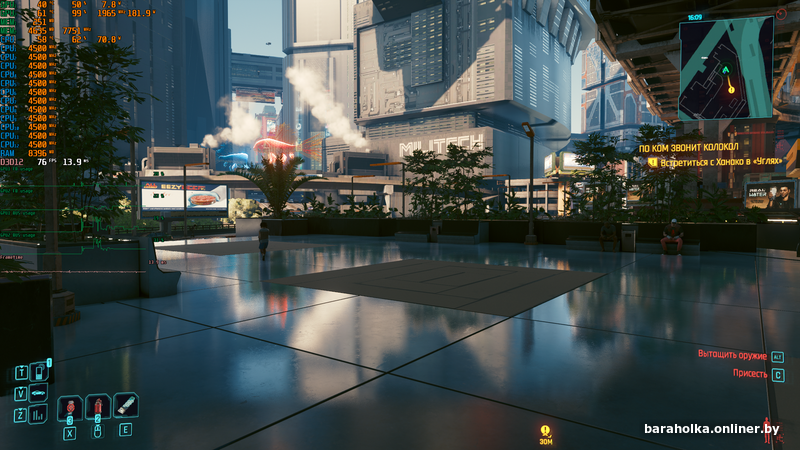Open the minimap
Viewport: 800px width, 450px height.
pos(726,69)
